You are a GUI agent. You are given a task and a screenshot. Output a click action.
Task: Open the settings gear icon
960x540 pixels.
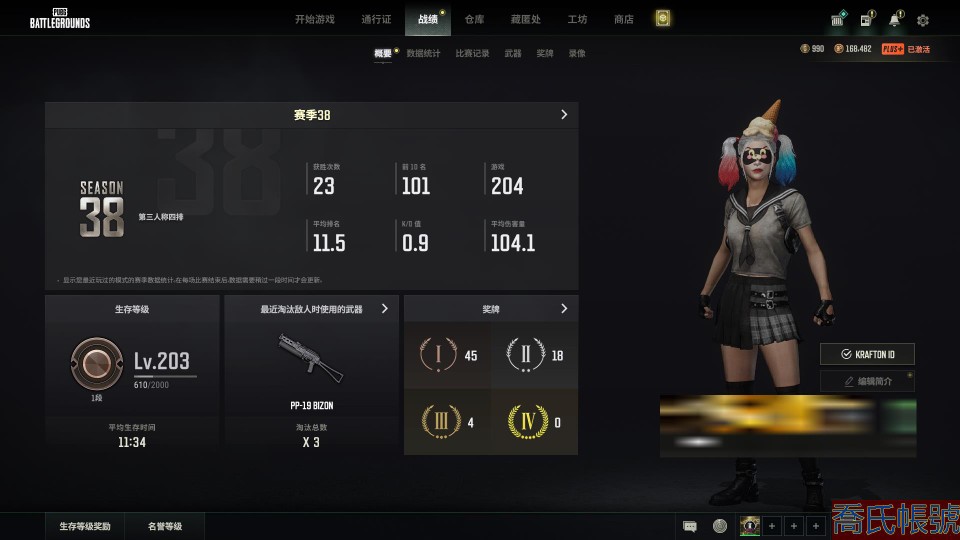[922, 20]
